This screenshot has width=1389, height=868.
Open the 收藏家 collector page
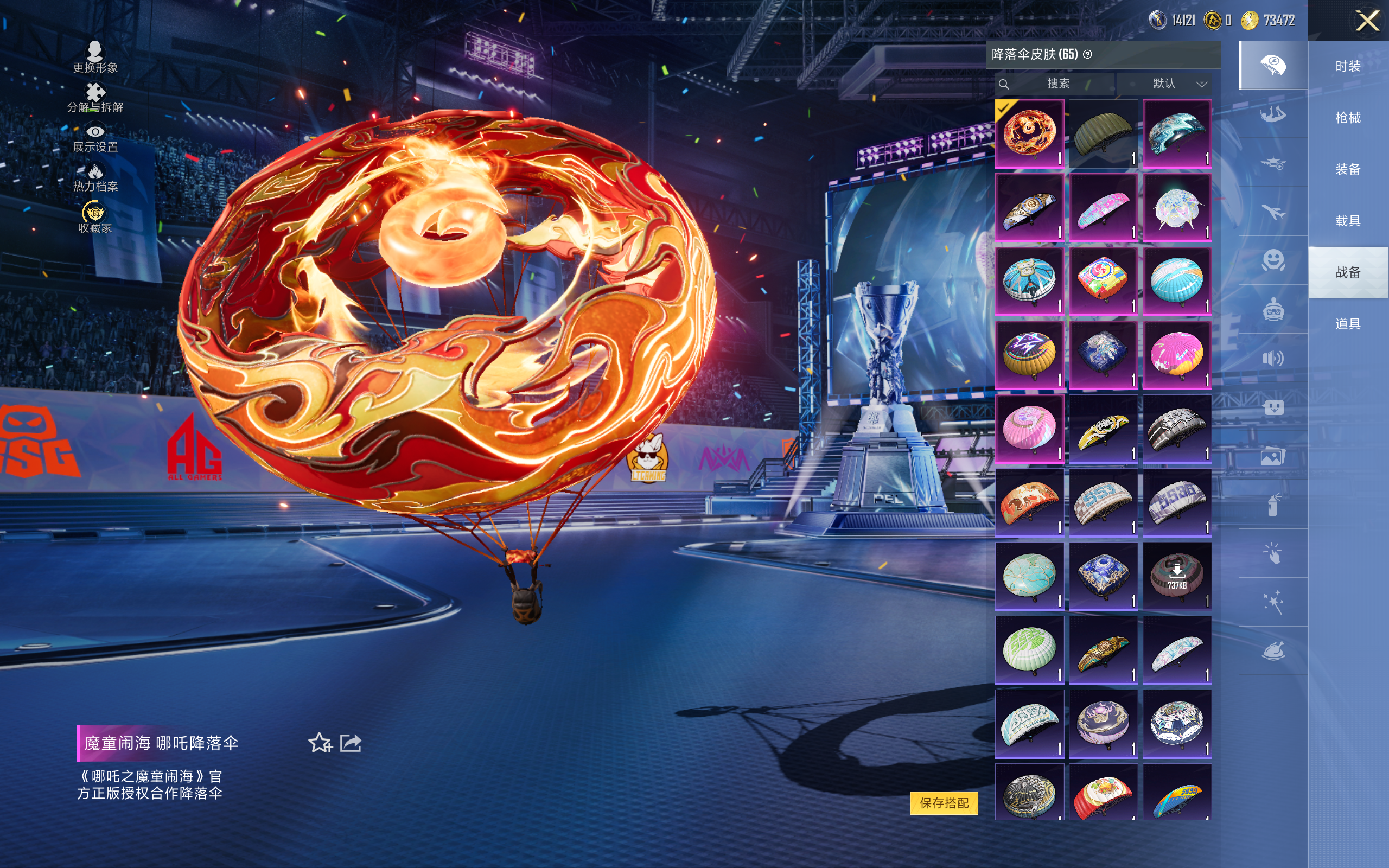click(x=95, y=218)
